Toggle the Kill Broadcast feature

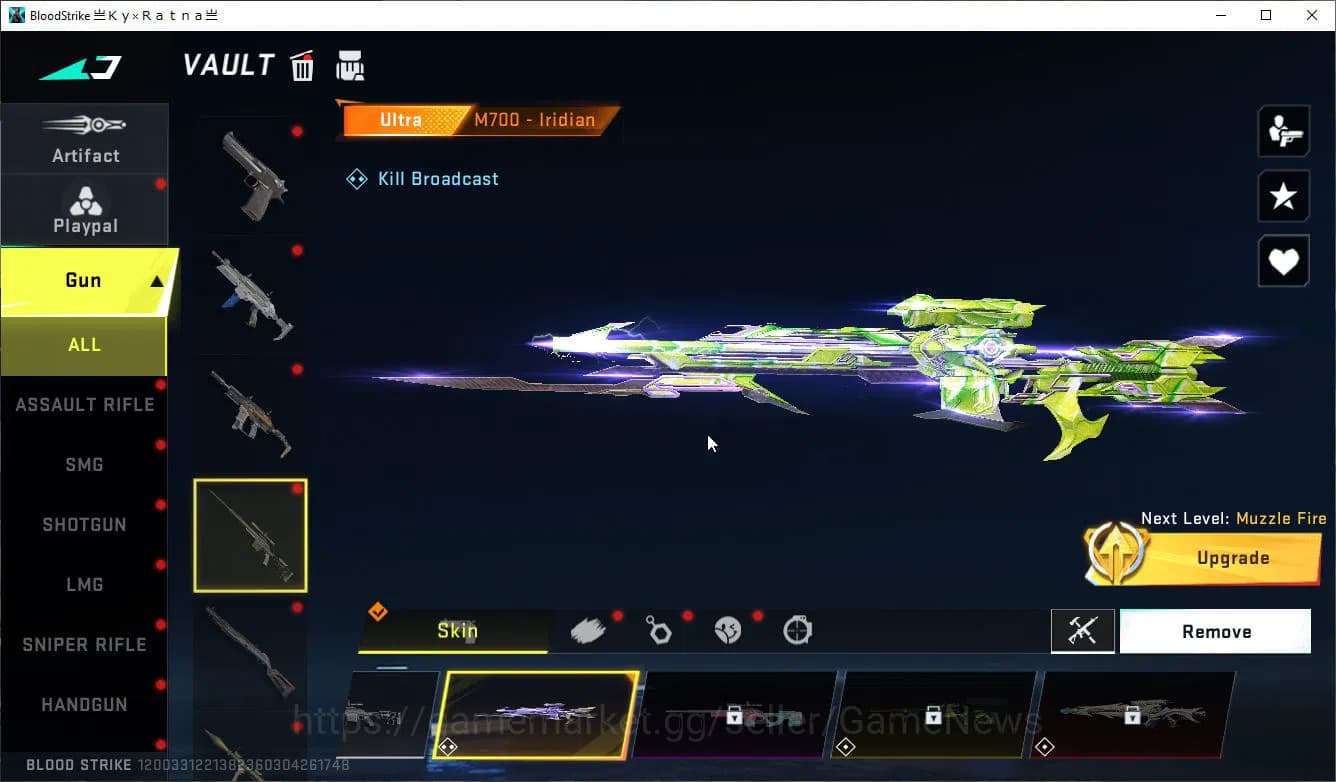[x=421, y=178]
